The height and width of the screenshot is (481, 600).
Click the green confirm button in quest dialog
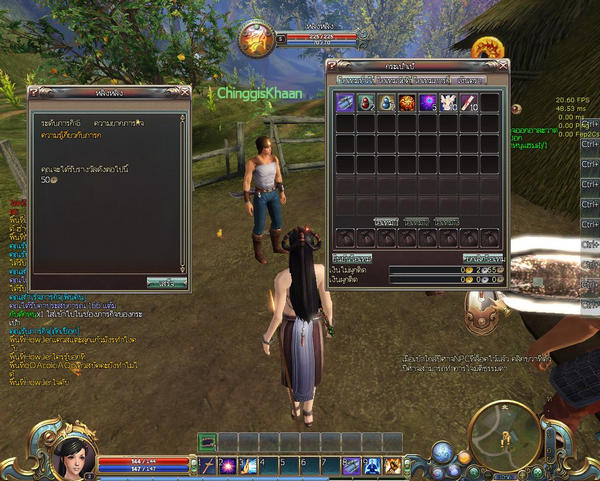tap(166, 282)
